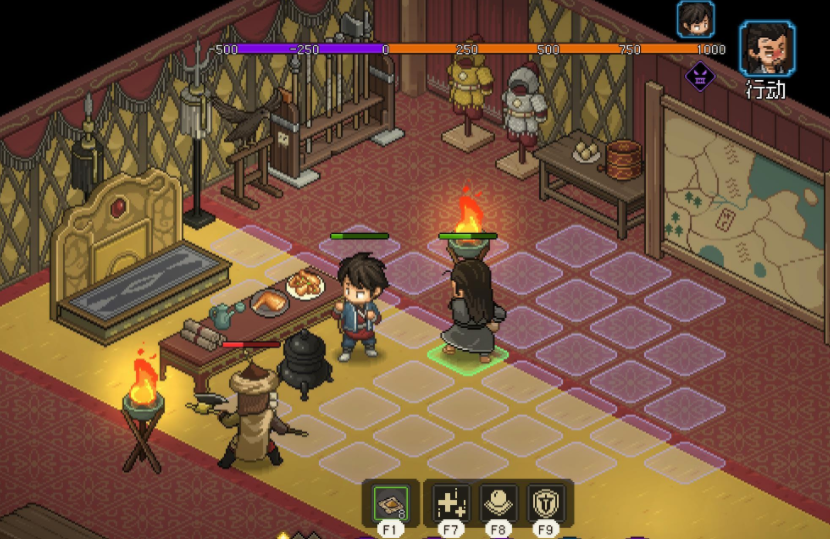Click the acting long-haired character portrait

click(767, 48)
